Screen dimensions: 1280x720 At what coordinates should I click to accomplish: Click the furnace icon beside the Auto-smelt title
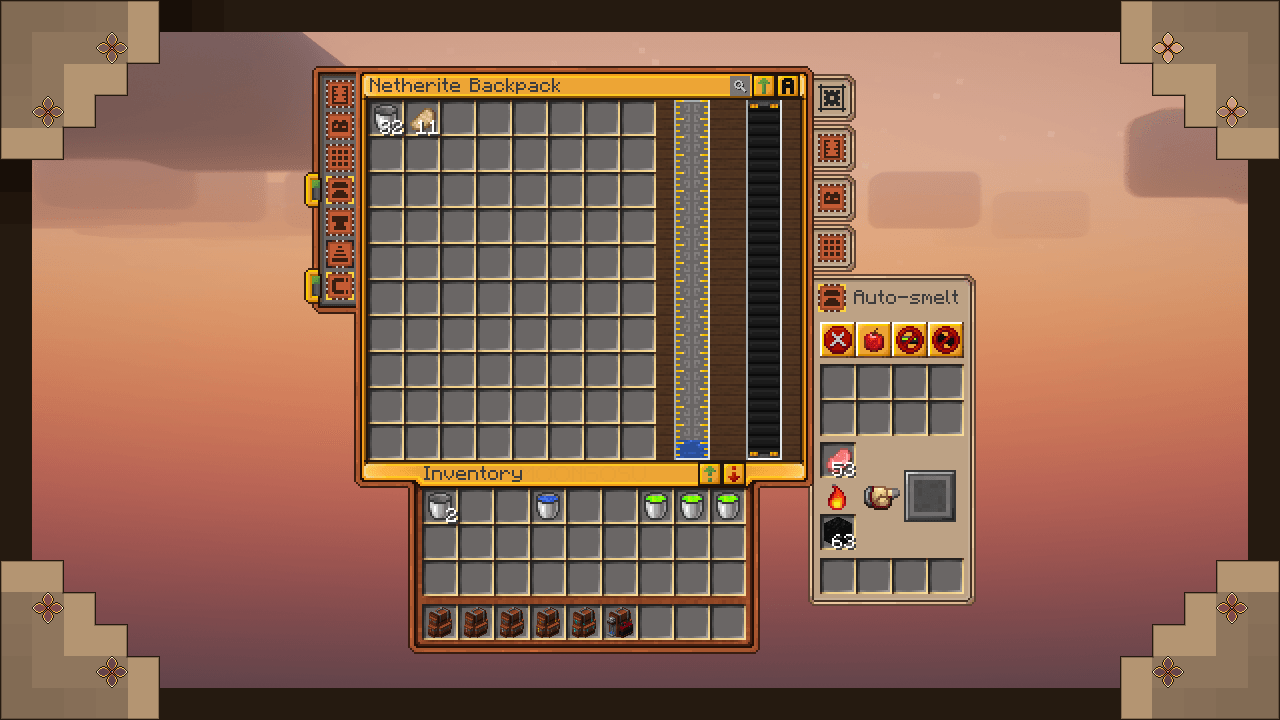[832, 297]
